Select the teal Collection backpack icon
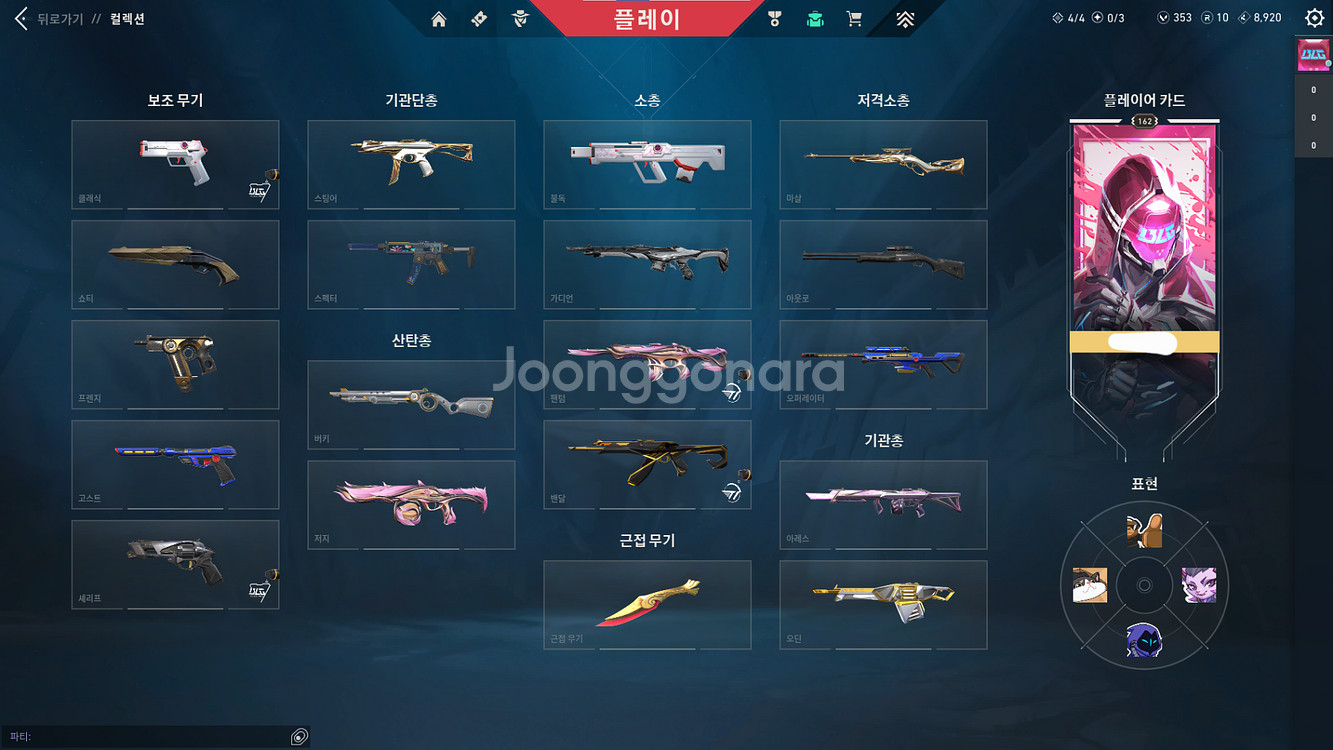Image resolution: width=1333 pixels, height=750 pixels. point(815,17)
